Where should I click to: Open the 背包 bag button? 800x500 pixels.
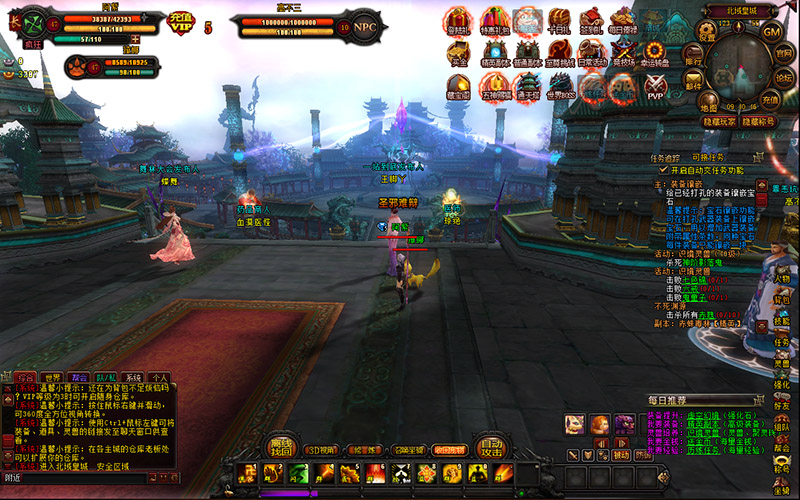(x=781, y=300)
